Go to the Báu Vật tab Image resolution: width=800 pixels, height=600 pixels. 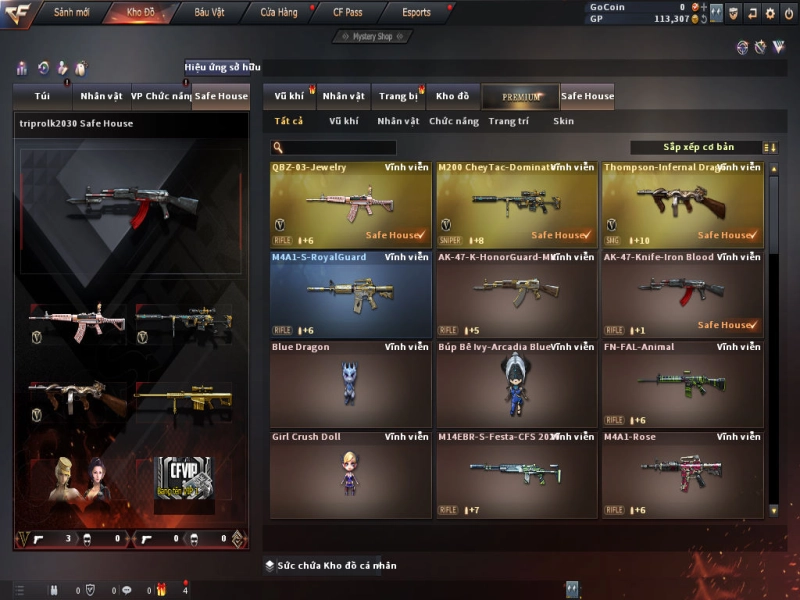(209, 13)
